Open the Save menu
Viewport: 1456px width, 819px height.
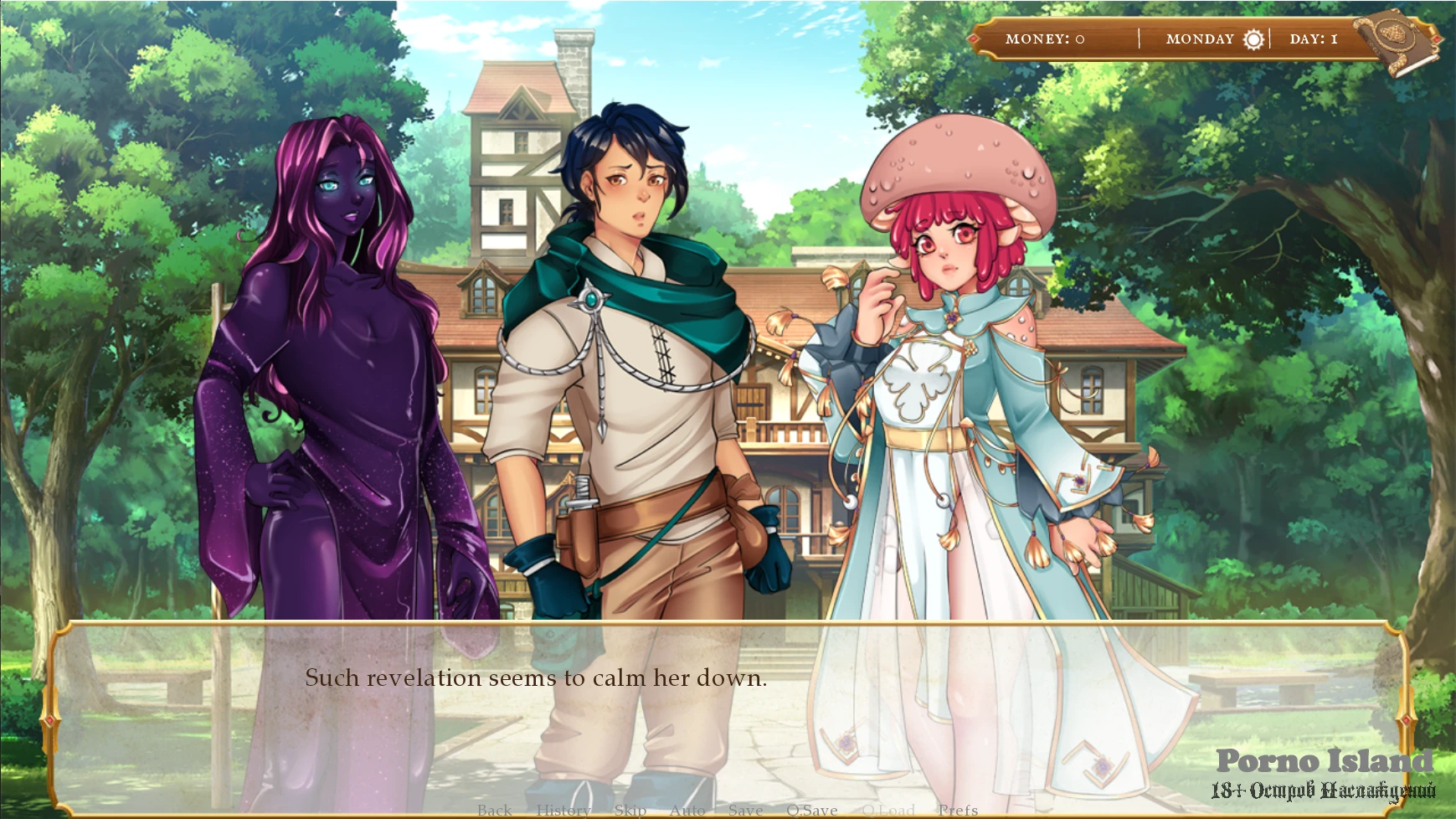pyautogui.click(x=745, y=810)
